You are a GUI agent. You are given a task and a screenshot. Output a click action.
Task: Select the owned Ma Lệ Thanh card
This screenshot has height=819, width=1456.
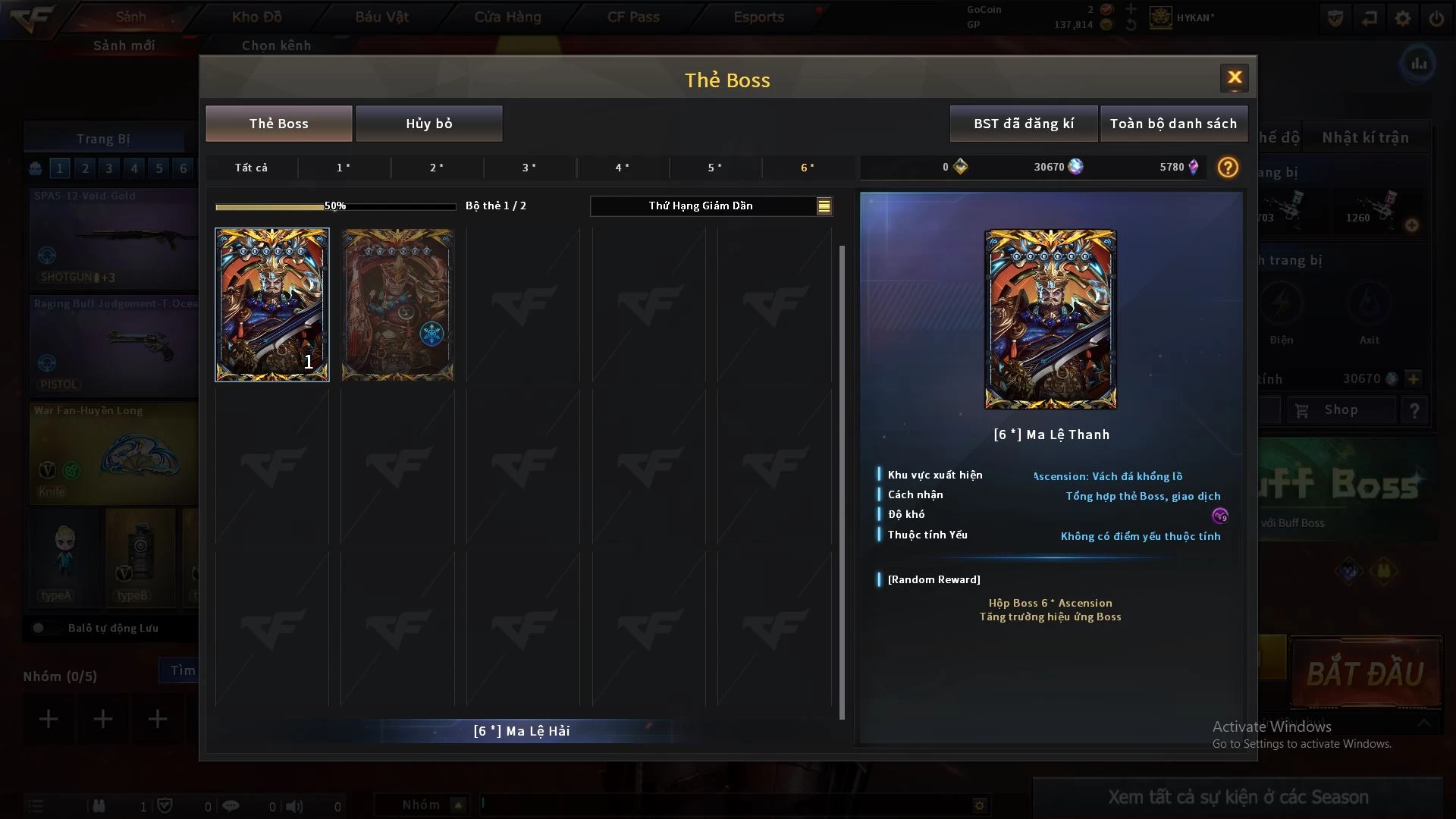click(x=271, y=305)
